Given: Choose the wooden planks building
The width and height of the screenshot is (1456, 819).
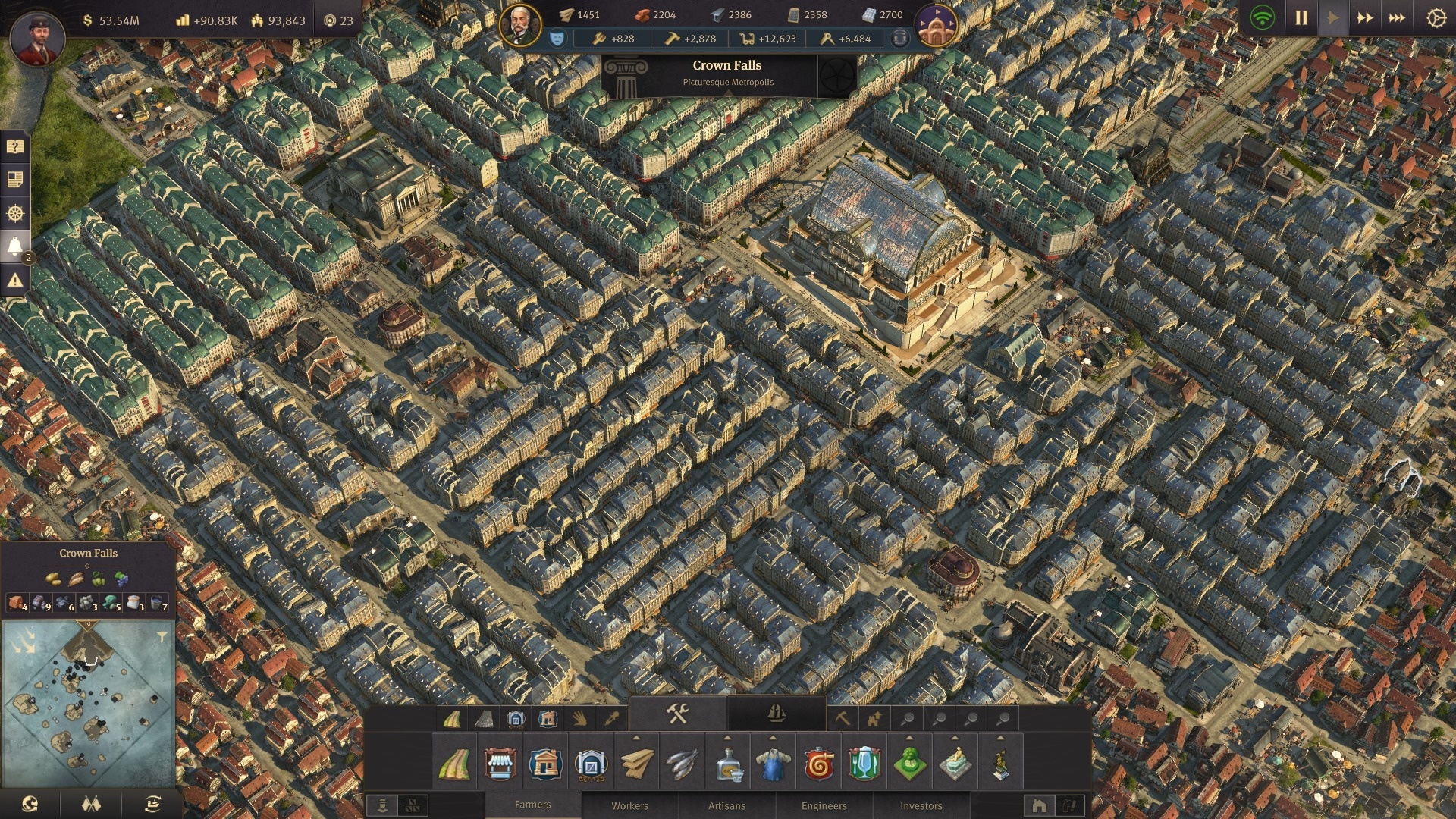Looking at the screenshot, I should pyautogui.click(x=636, y=764).
